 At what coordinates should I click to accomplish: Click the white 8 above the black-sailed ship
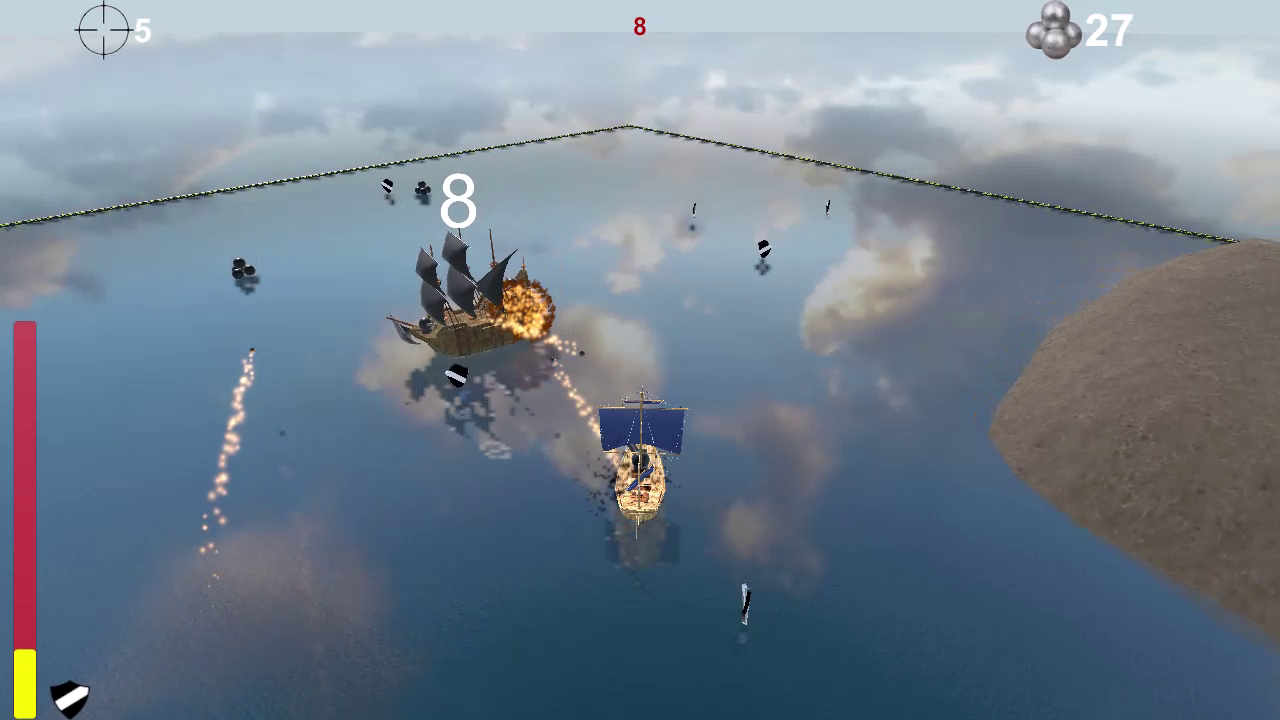[x=457, y=200]
